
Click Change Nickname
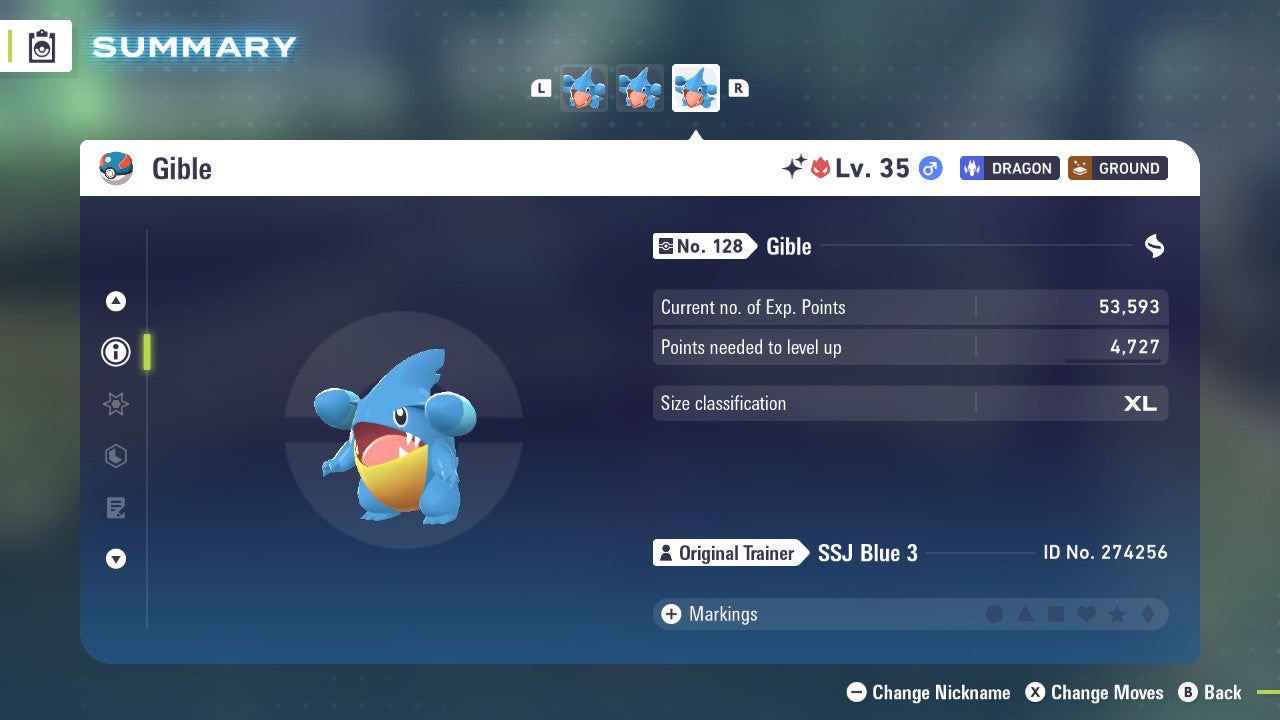tap(928, 692)
